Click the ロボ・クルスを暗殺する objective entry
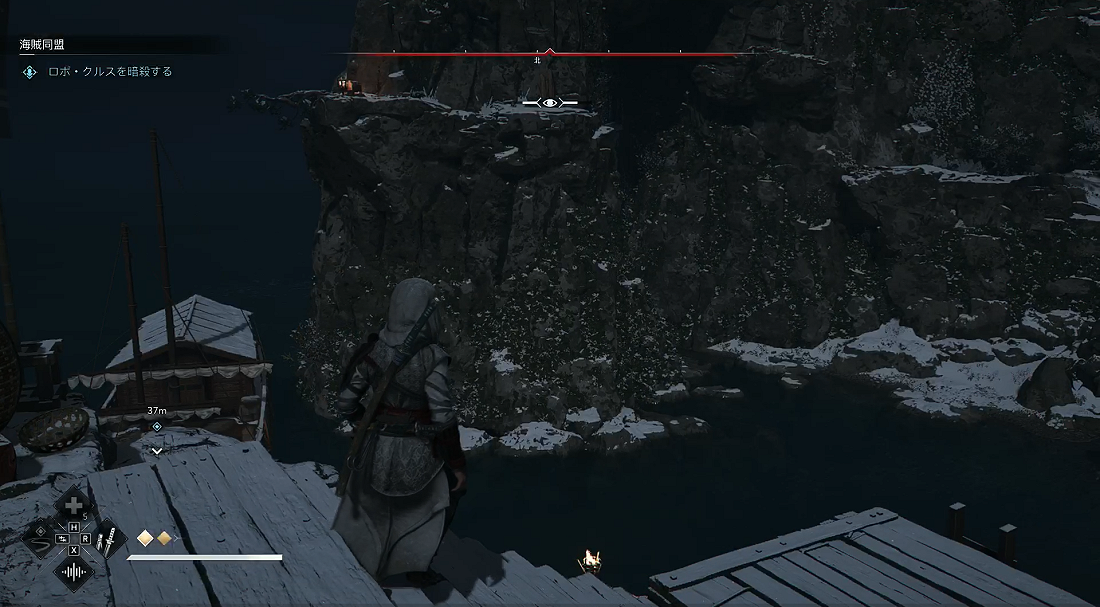The image size is (1100, 607). [x=110, y=72]
